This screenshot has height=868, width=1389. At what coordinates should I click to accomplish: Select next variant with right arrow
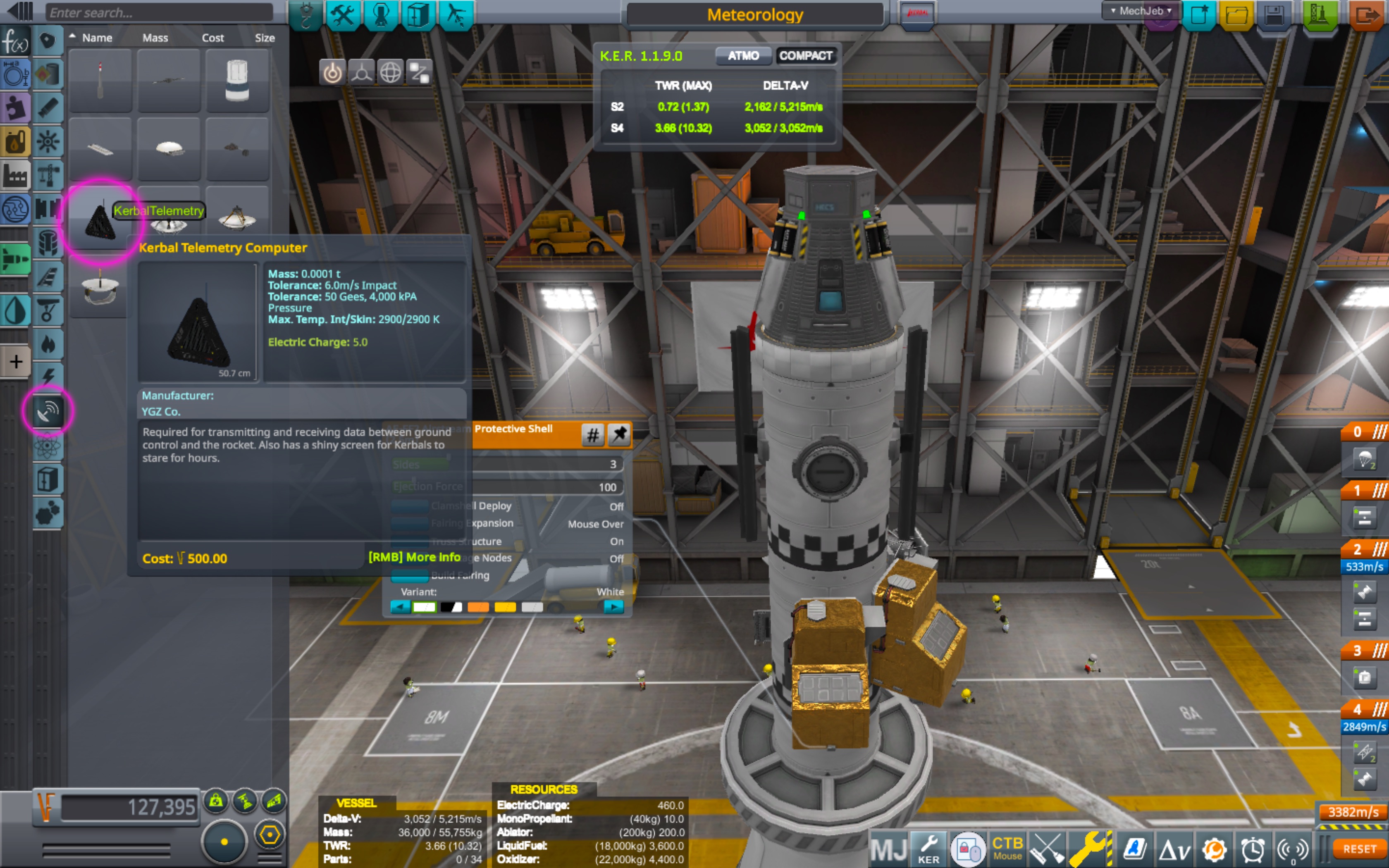point(613,607)
